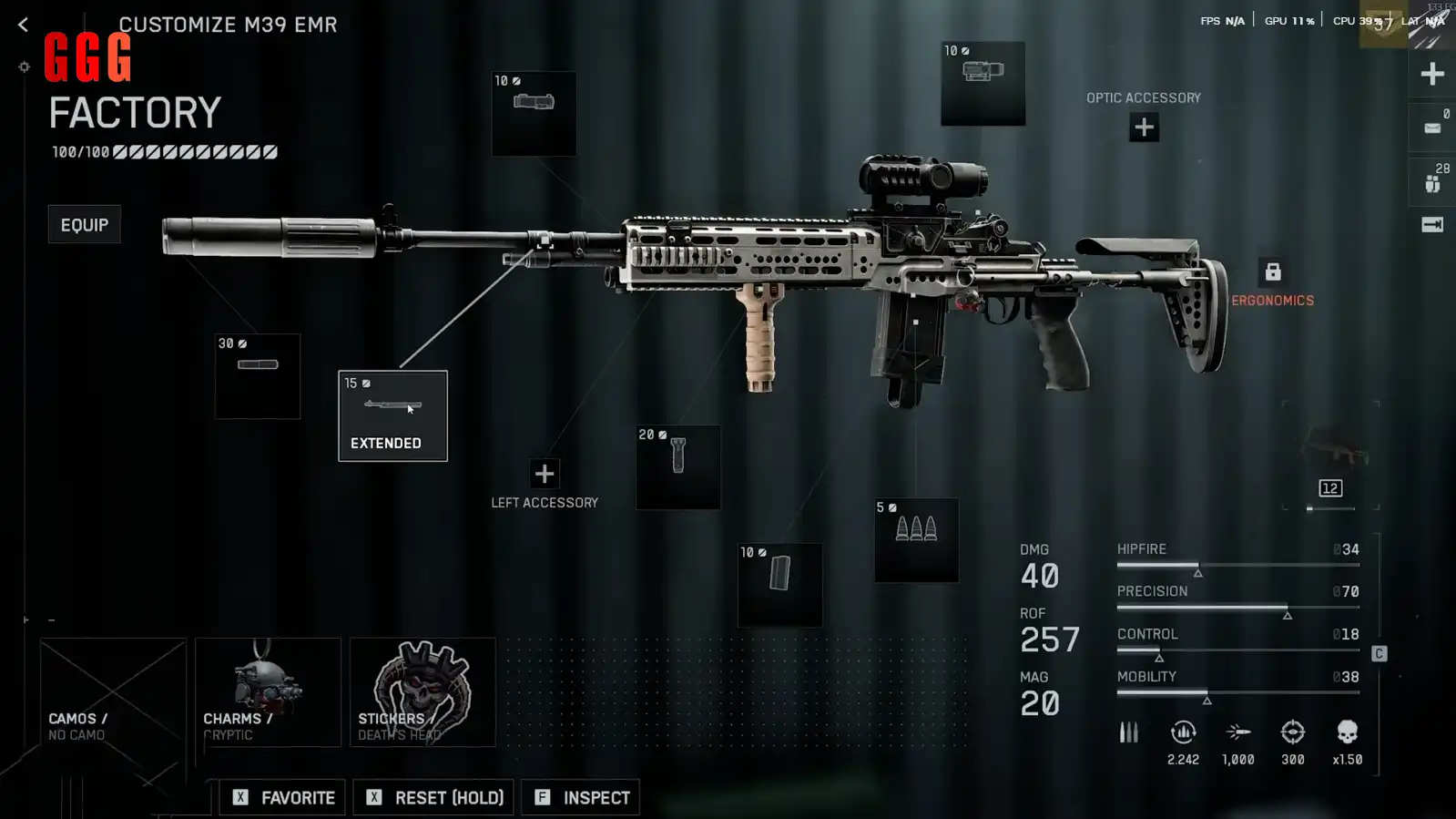Open the vertical foregrip underbarrel slot

677,466
